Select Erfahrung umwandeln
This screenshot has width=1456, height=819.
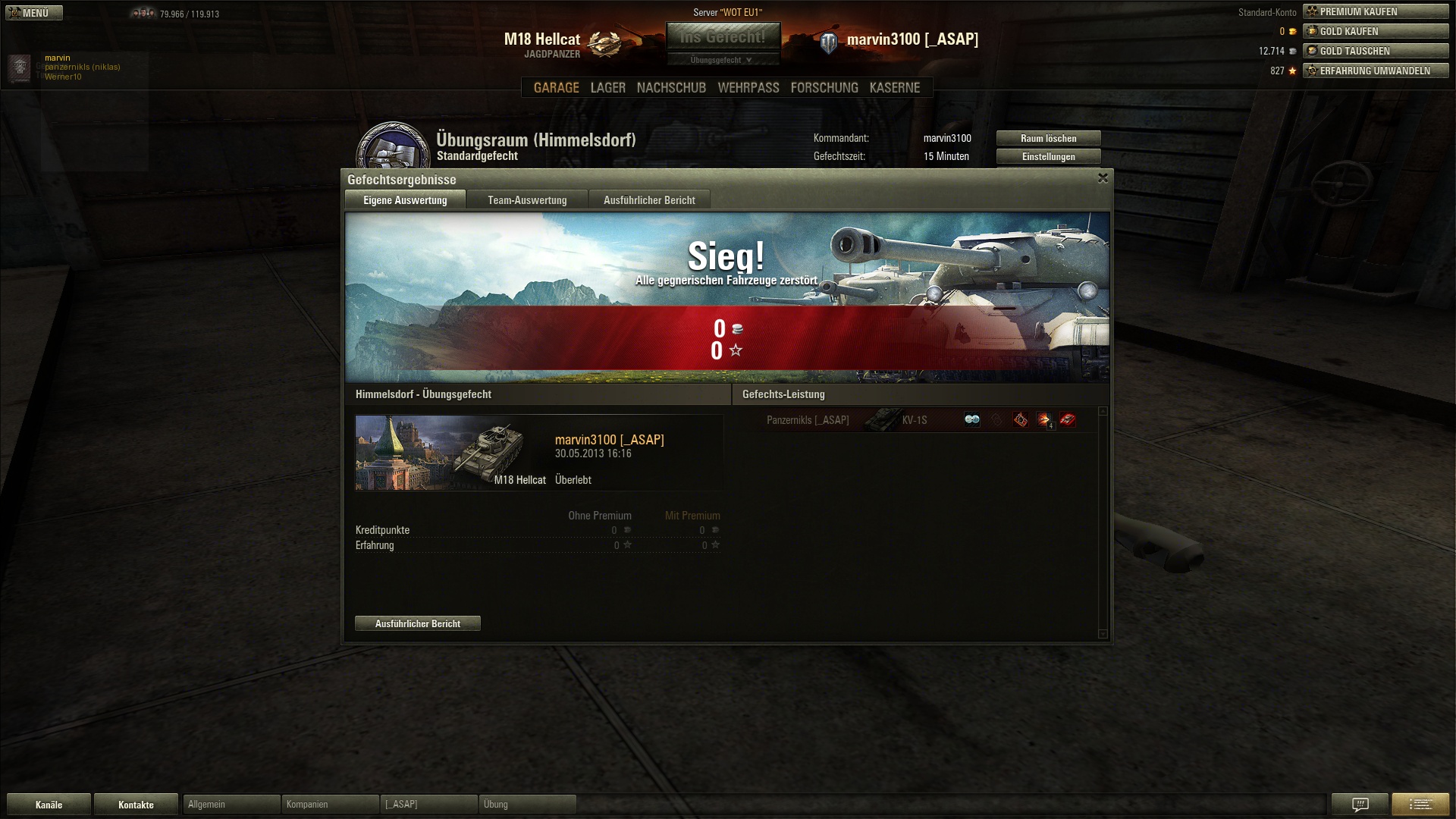coord(1375,71)
